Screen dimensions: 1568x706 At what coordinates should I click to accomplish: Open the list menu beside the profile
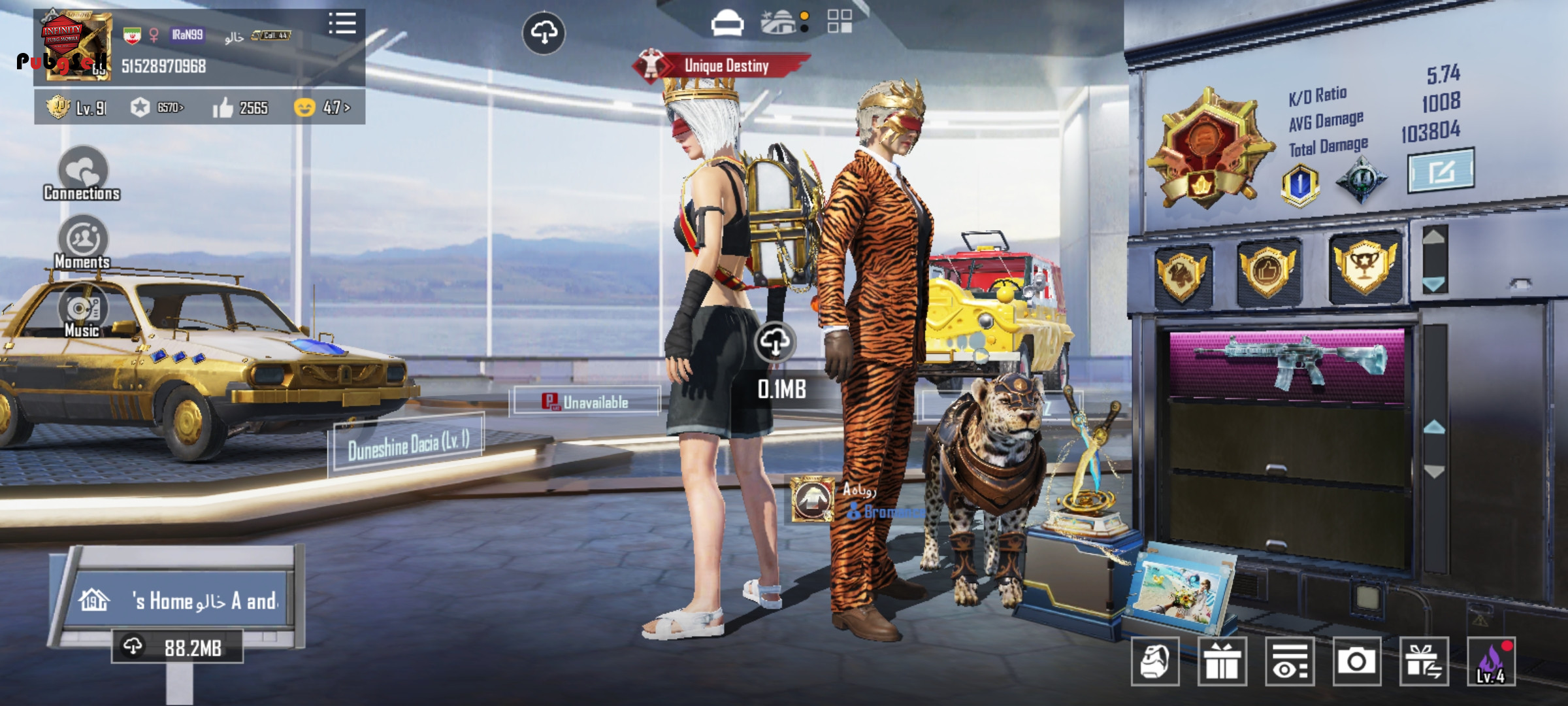pyautogui.click(x=342, y=24)
